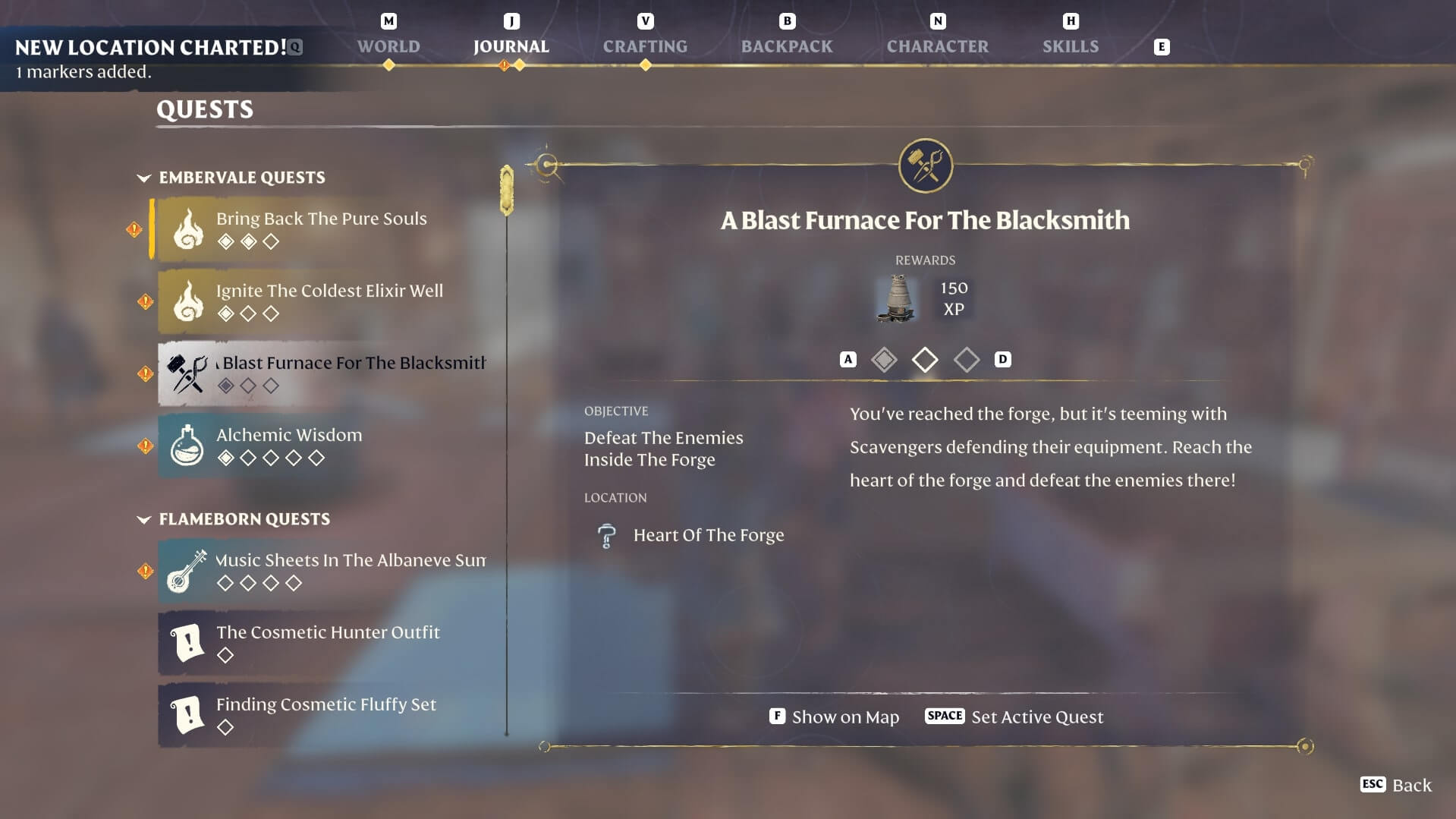Screen dimensions: 1456x819
Task: Set this quest as the active quest
Action: (x=1014, y=717)
